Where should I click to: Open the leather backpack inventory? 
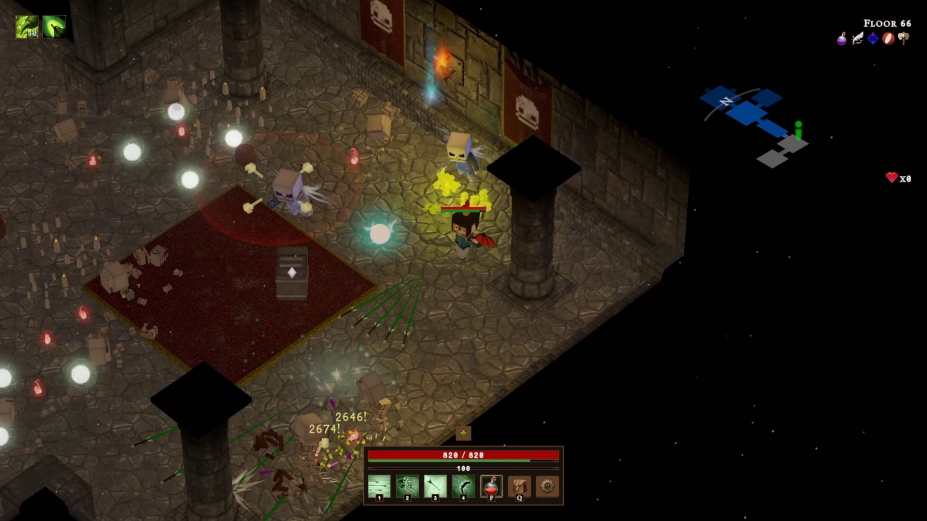pyautogui.click(x=519, y=487)
